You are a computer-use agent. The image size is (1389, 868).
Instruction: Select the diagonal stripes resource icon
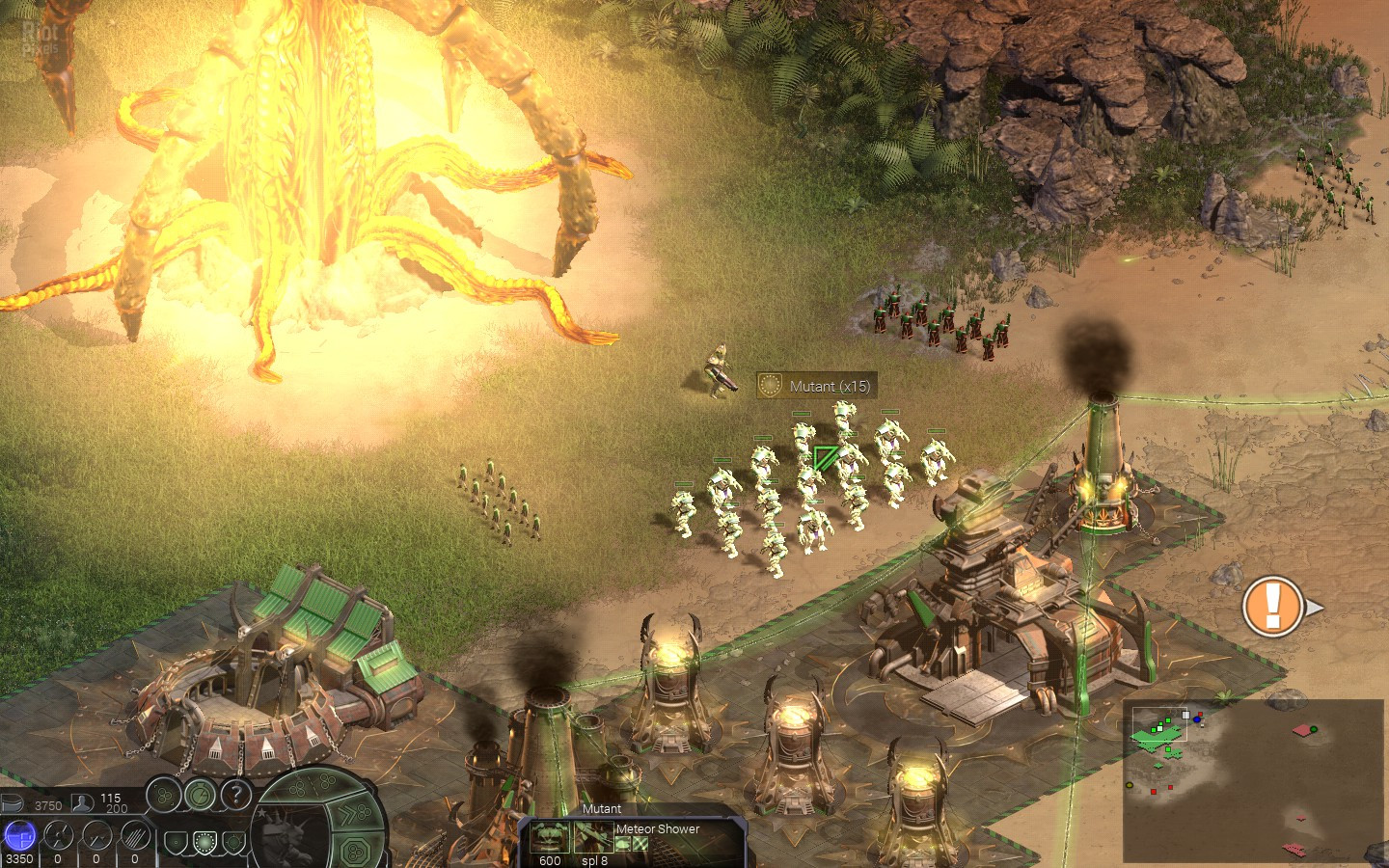[134, 834]
